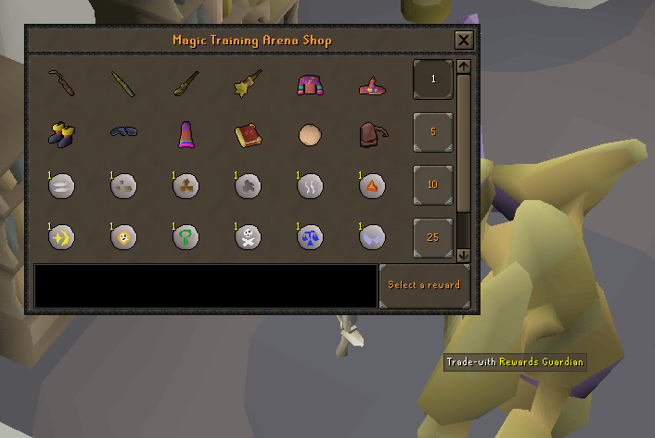Screen dimensions: 655x438
Task: Select the green nature rune
Action: tap(186, 237)
